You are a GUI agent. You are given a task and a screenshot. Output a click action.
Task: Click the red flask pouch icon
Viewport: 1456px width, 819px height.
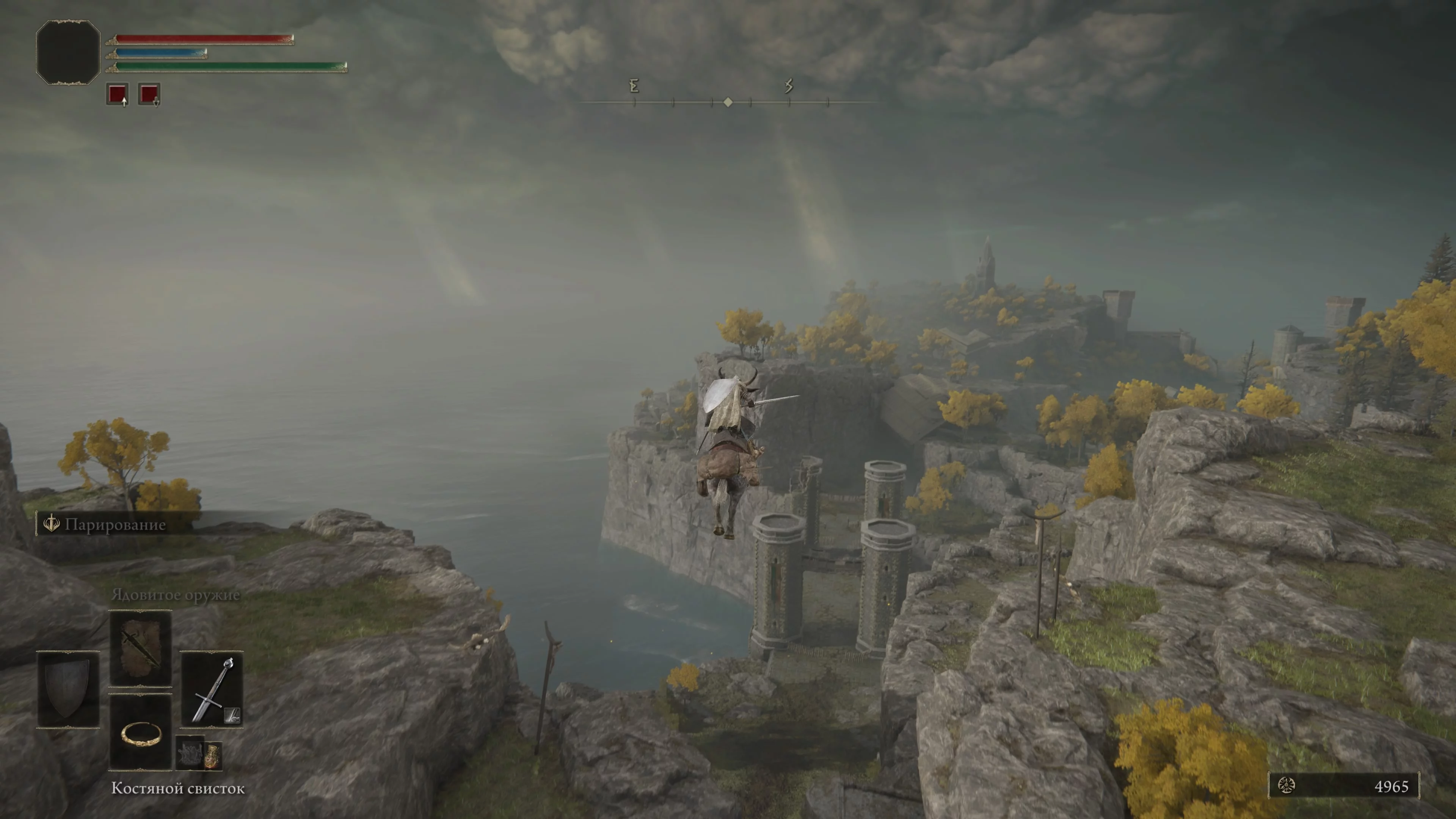[x=212, y=755]
